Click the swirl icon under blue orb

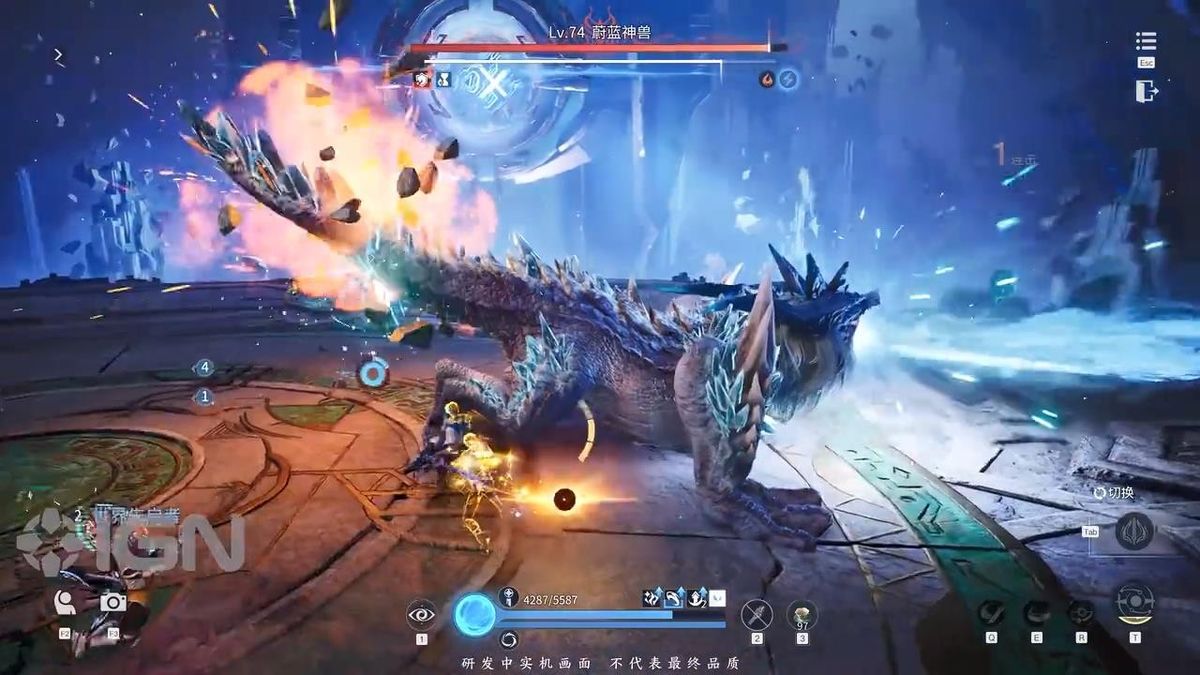(x=509, y=639)
